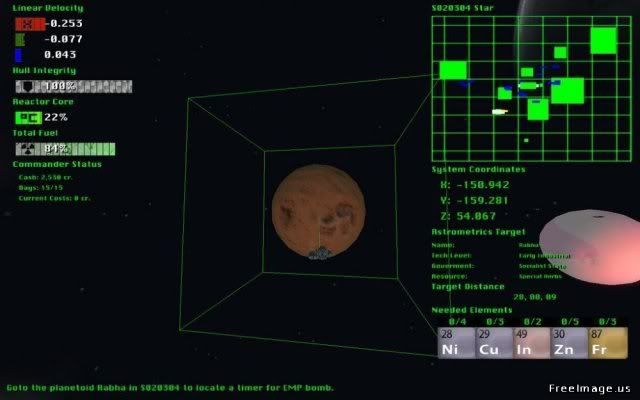Pick the Zn zinc element tile
The image size is (640, 400).
[568, 342]
